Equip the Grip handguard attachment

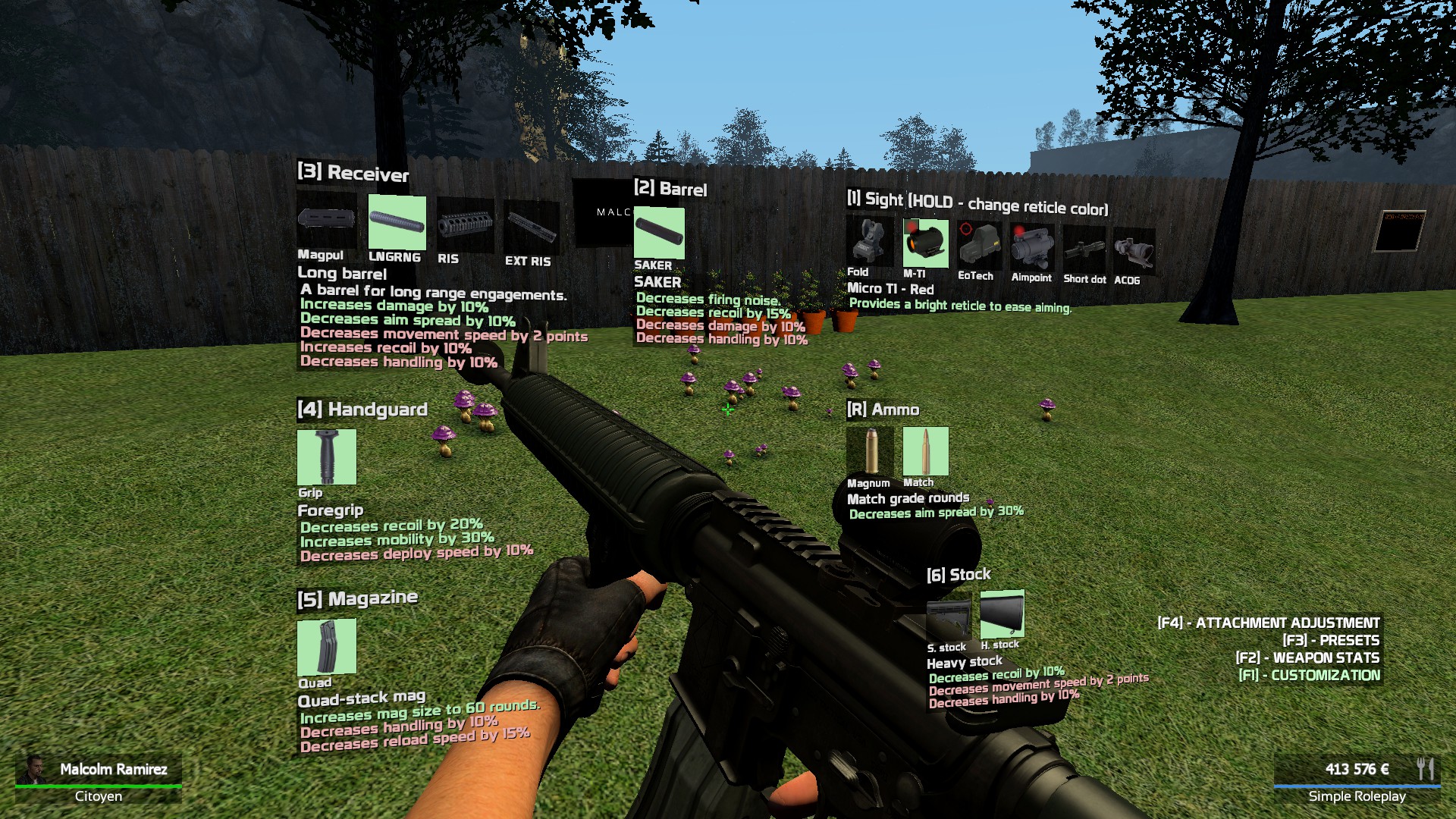[x=326, y=457]
